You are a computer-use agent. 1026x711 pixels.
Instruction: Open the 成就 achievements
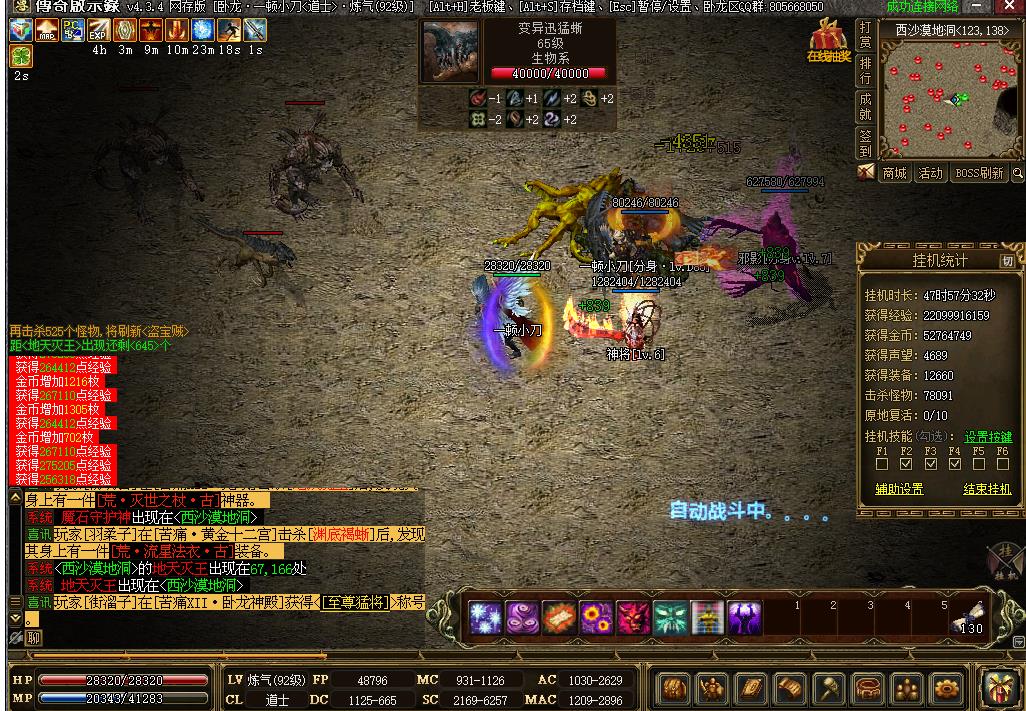(x=865, y=107)
